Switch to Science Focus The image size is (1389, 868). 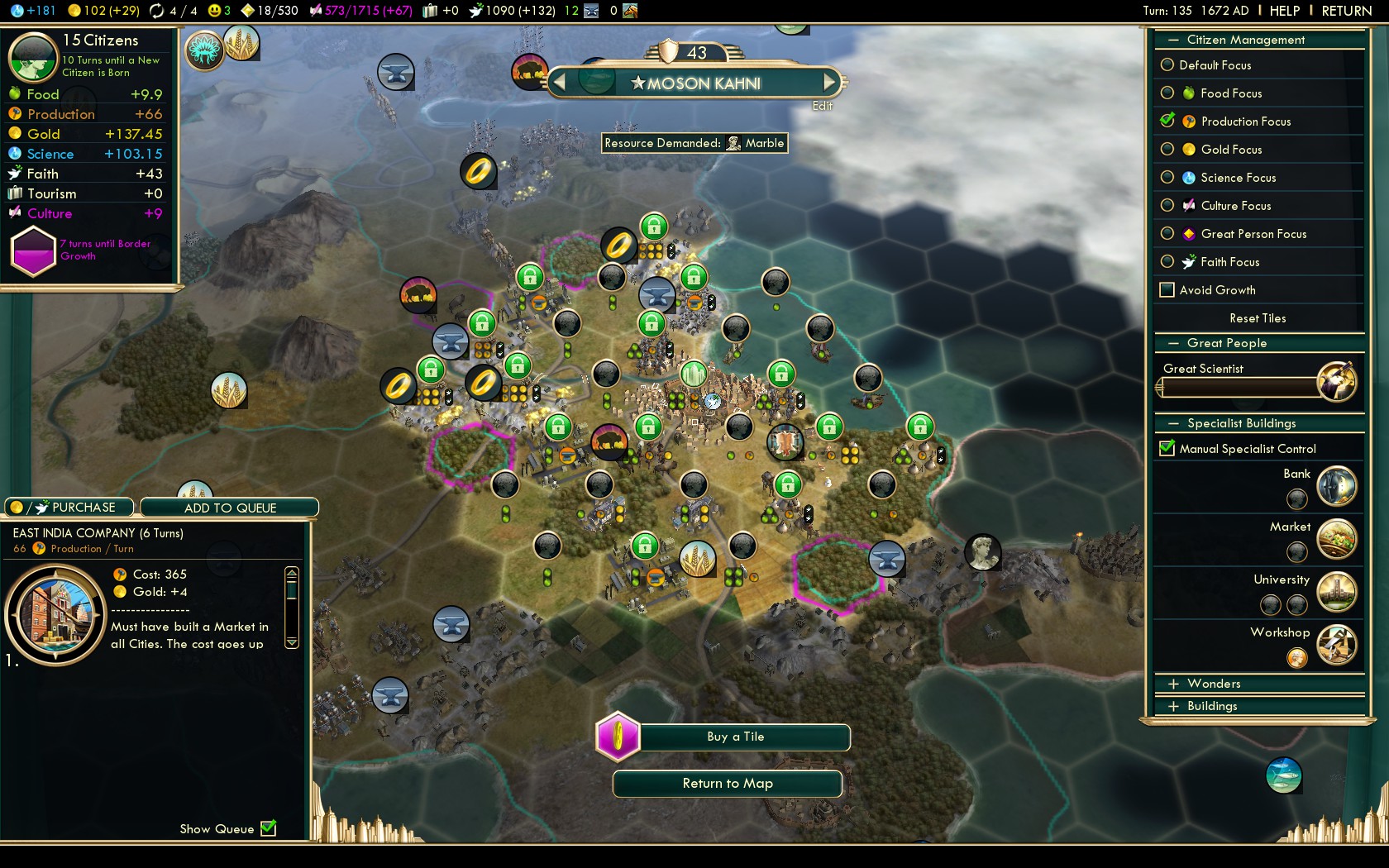1167,178
